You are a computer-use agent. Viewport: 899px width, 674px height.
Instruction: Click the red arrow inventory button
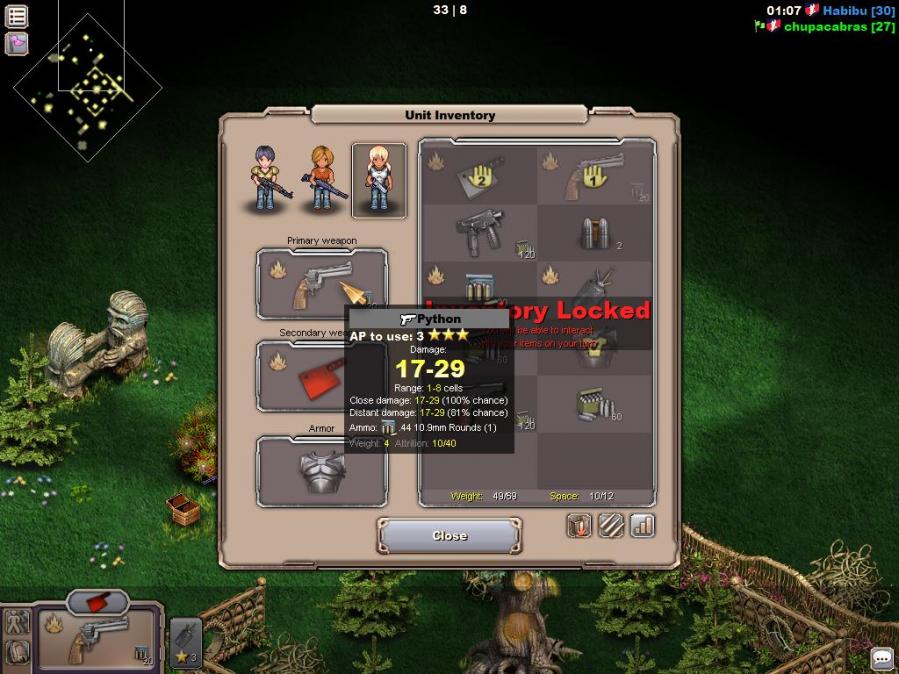pyautogui.click(x=580, y=525)
